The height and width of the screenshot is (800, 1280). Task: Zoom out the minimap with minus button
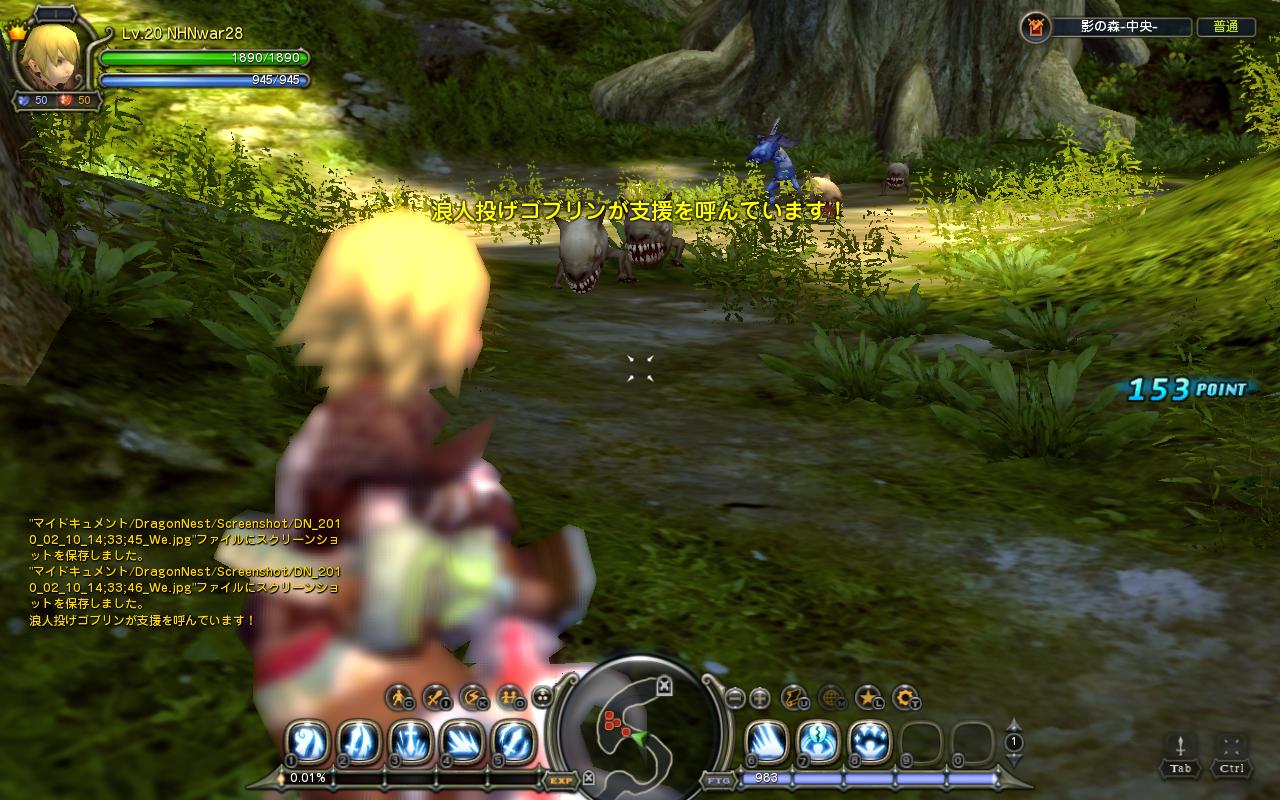735,697
